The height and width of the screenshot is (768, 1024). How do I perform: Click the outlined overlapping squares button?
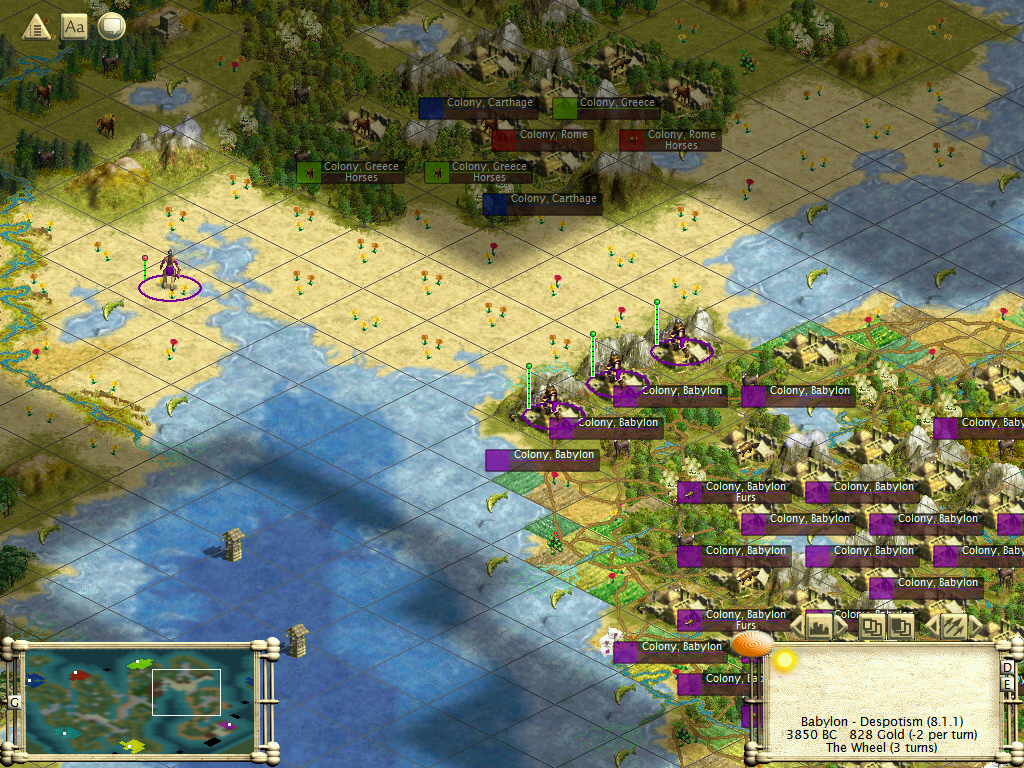point(872,627)
